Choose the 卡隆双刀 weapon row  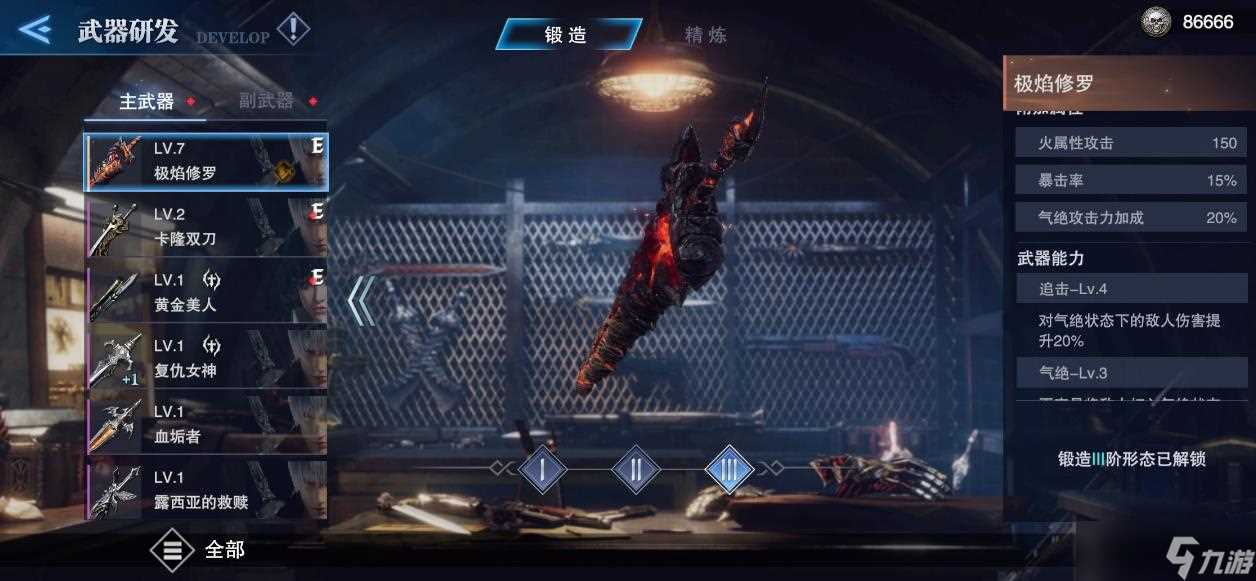(x=206, y=227)
